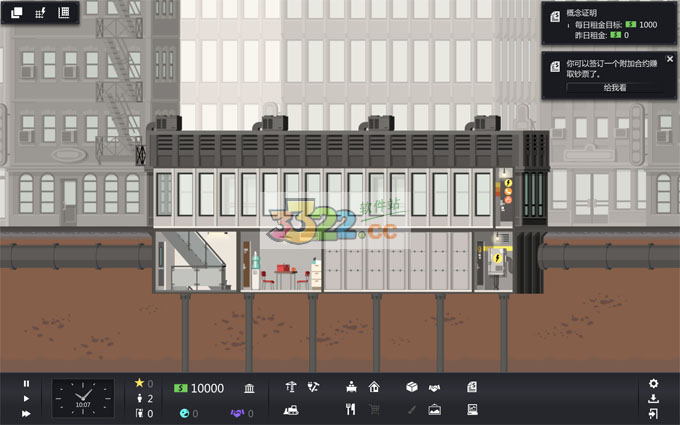Viewport: 680px width, 425px height.
Task: Select the fork and knife restaurant category
Action: [351, 408]
